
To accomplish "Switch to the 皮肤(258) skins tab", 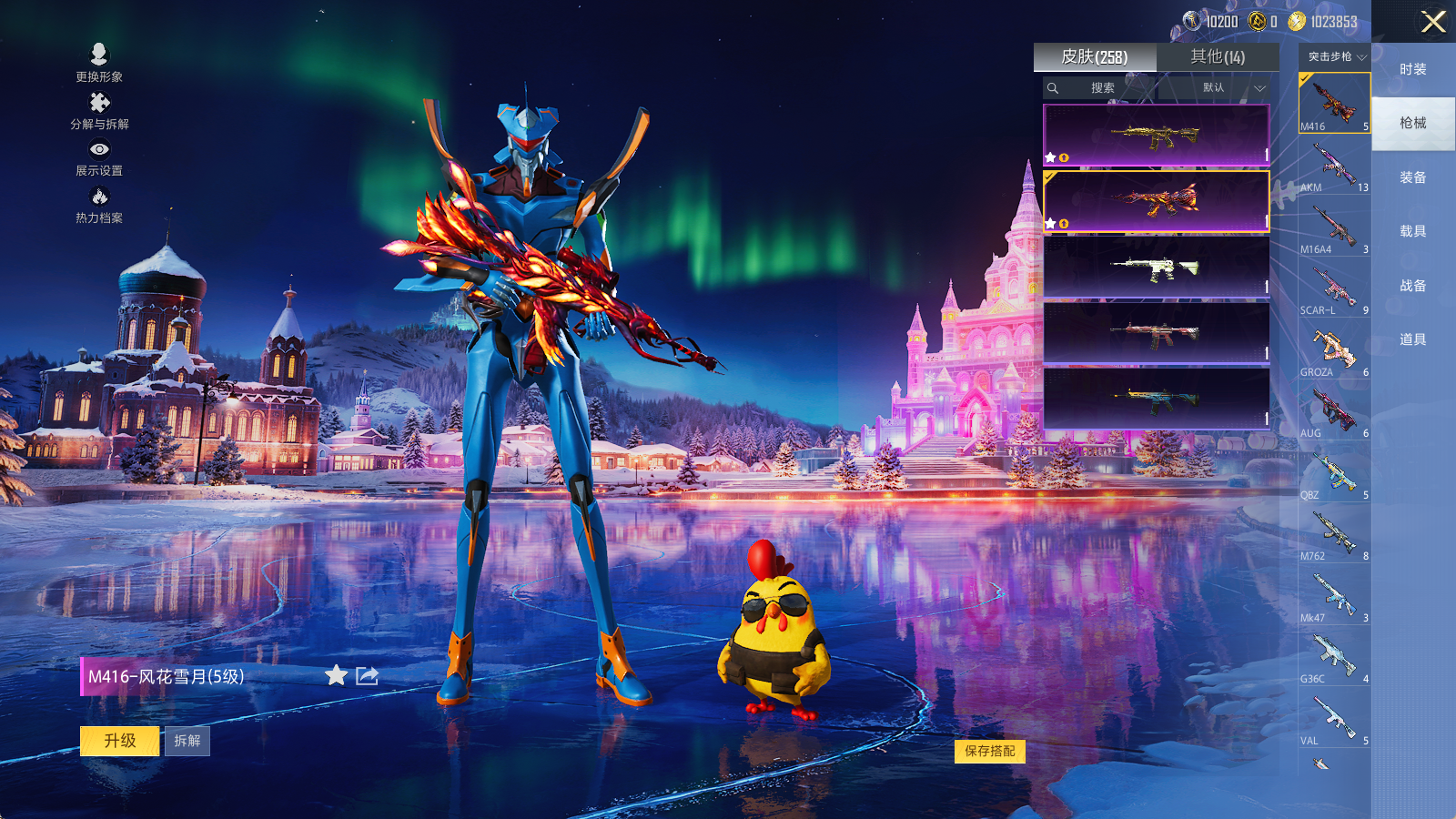I will pyautogui.click(x=1095, y=57).
